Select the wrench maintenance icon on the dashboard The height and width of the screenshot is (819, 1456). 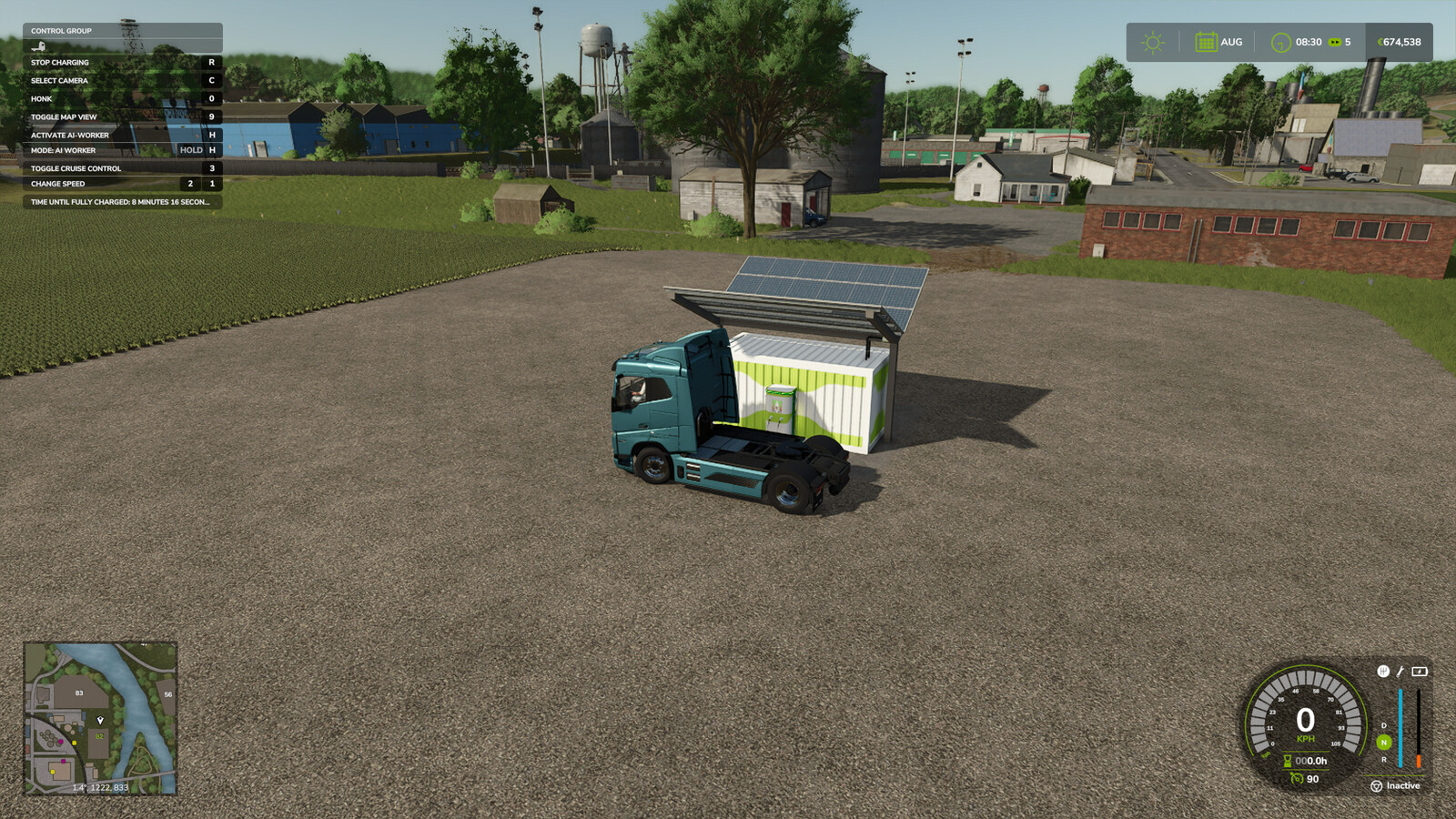point(1400,672)
